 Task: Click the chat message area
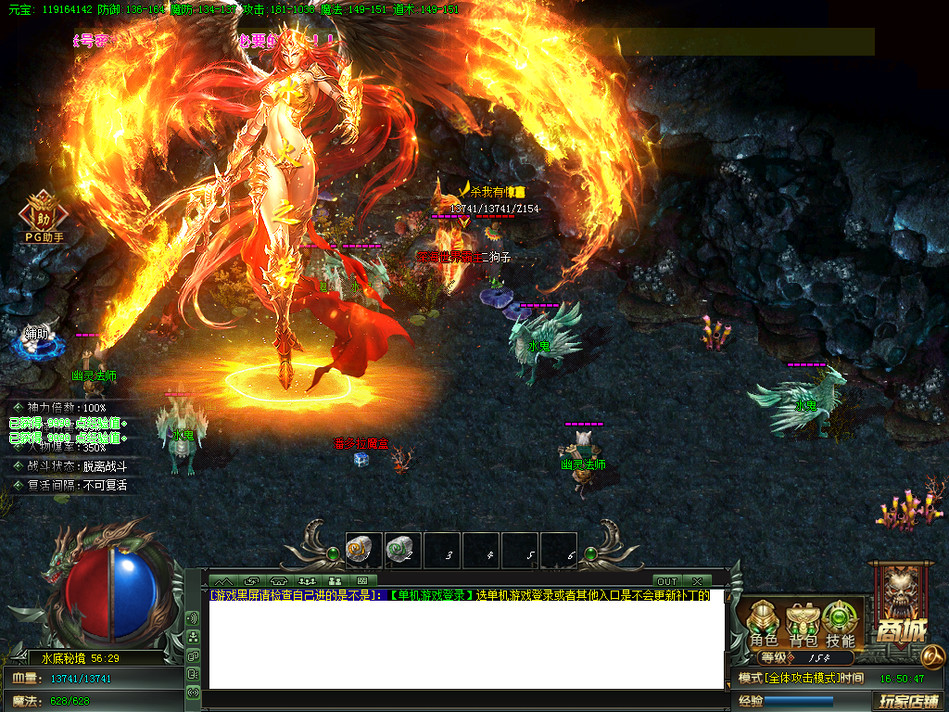click(465, 645)
